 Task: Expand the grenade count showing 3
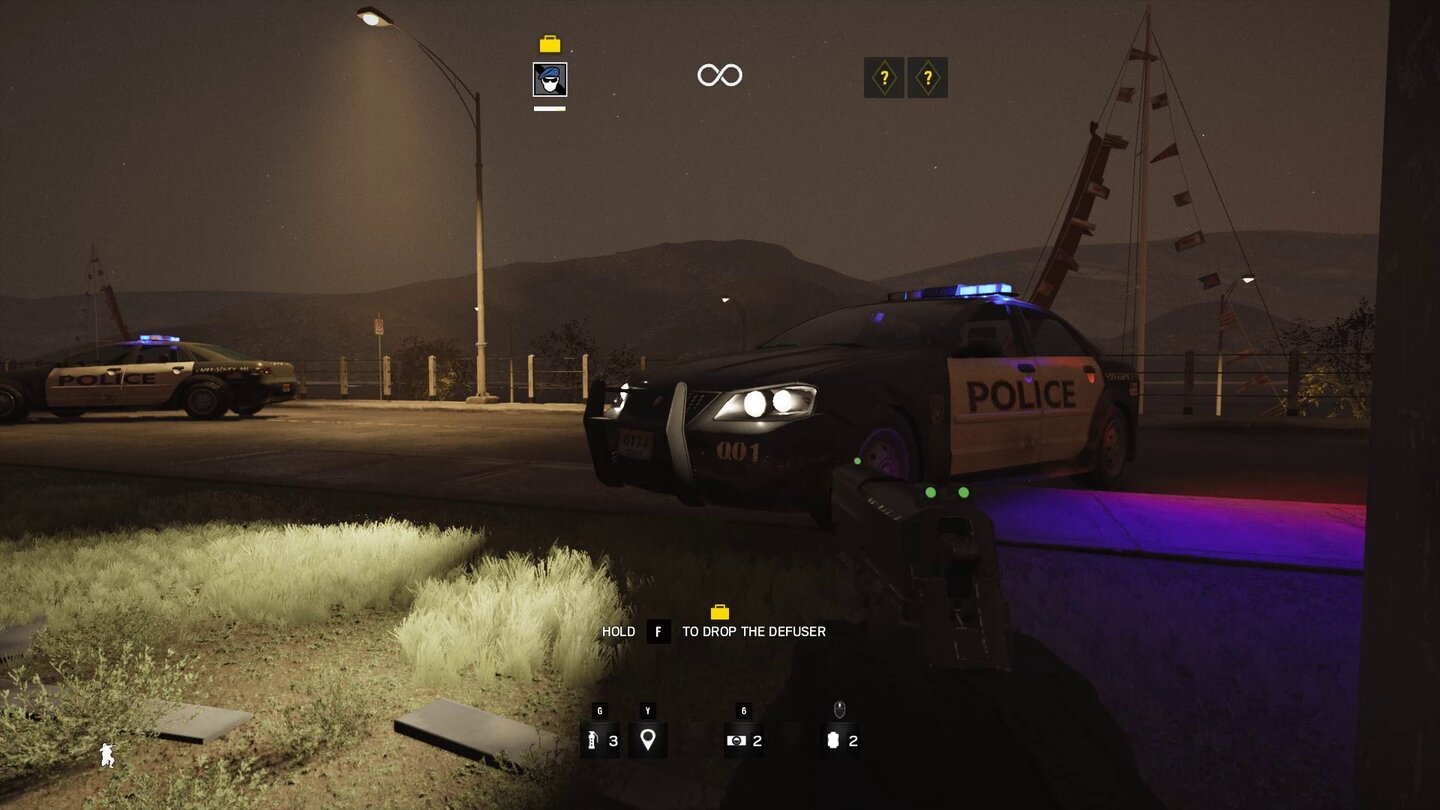(613, 742)
